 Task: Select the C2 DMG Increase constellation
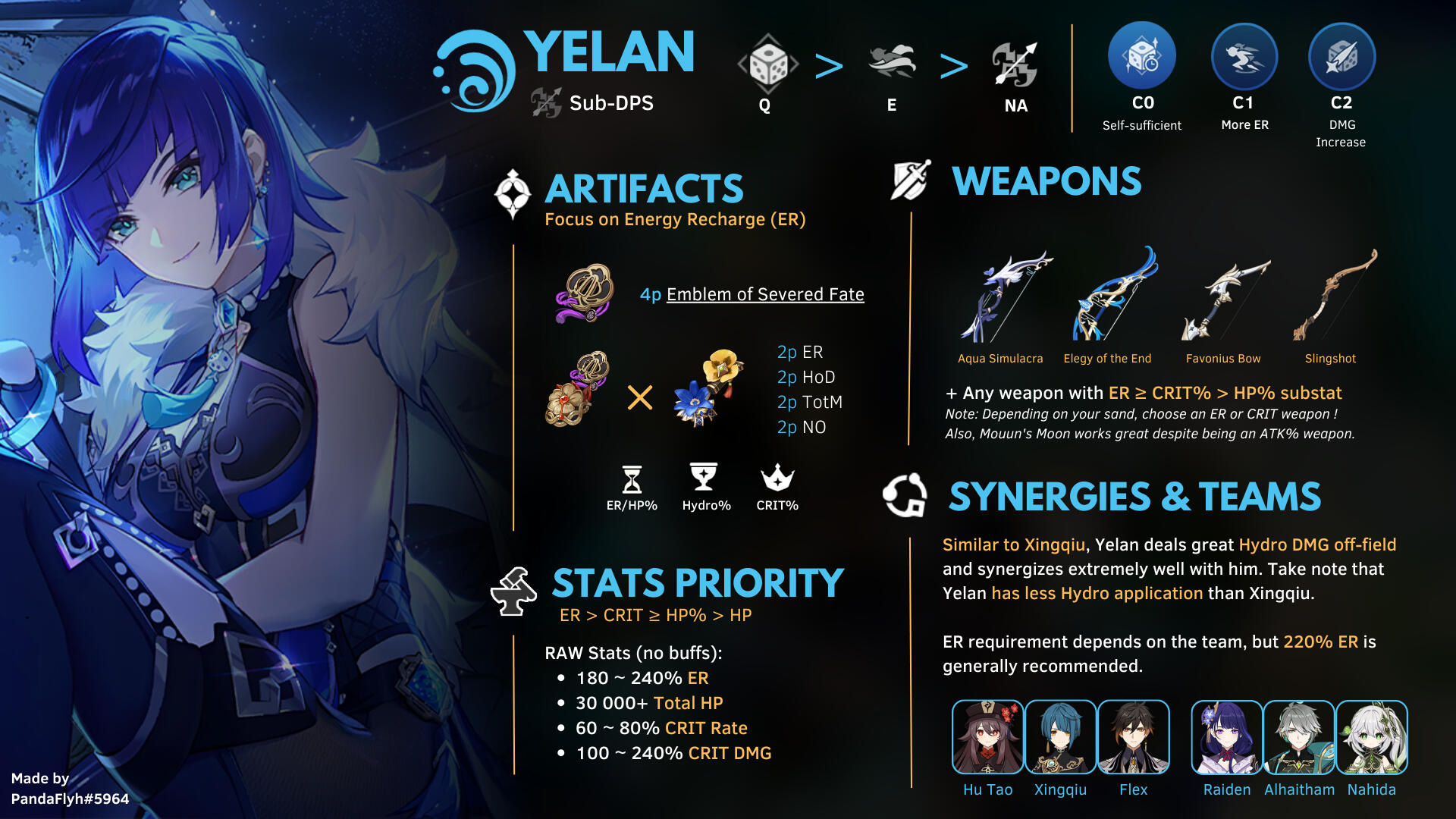click(1341, 57)
